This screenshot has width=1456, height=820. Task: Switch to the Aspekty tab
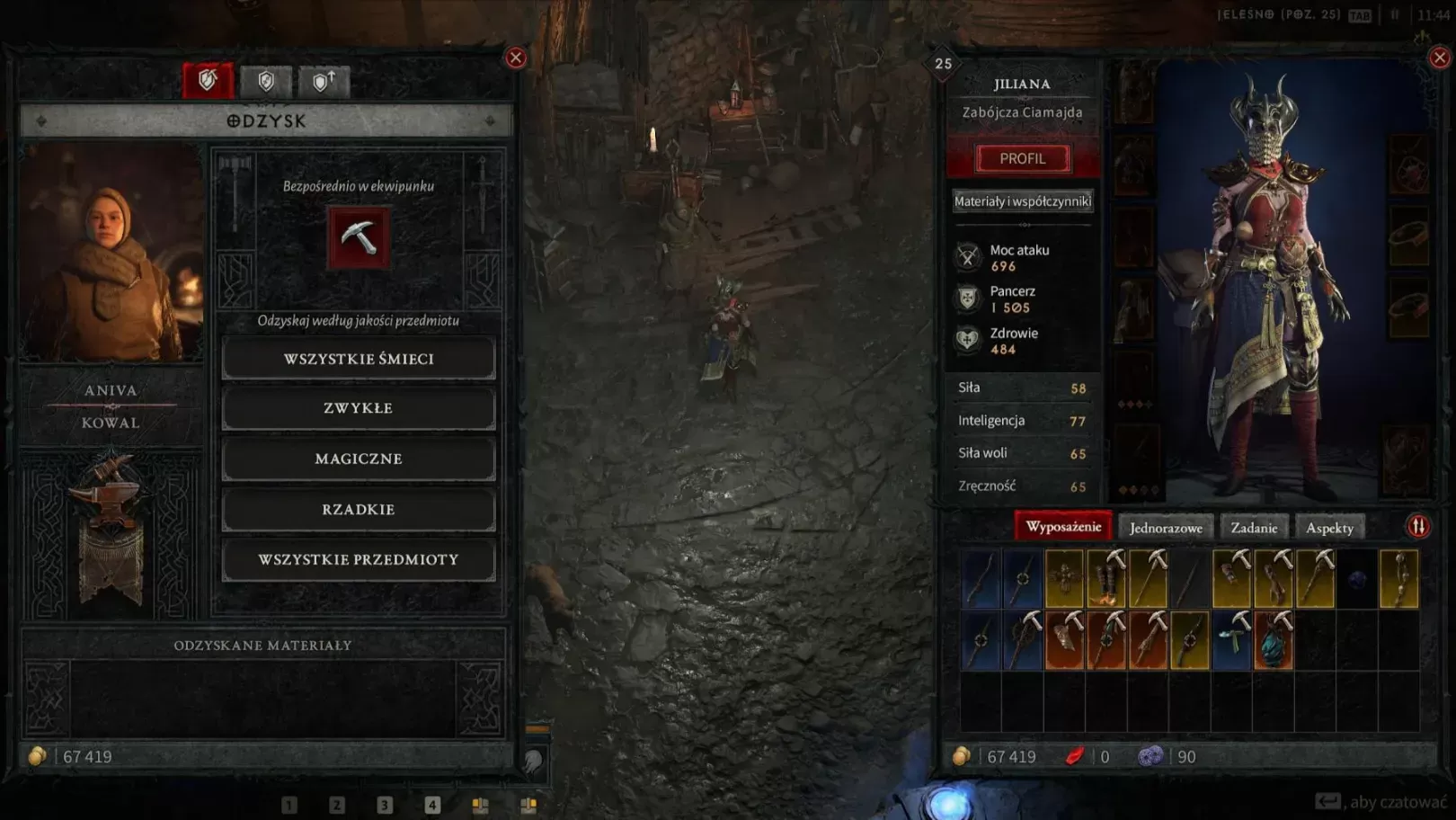pos(1329,528)
